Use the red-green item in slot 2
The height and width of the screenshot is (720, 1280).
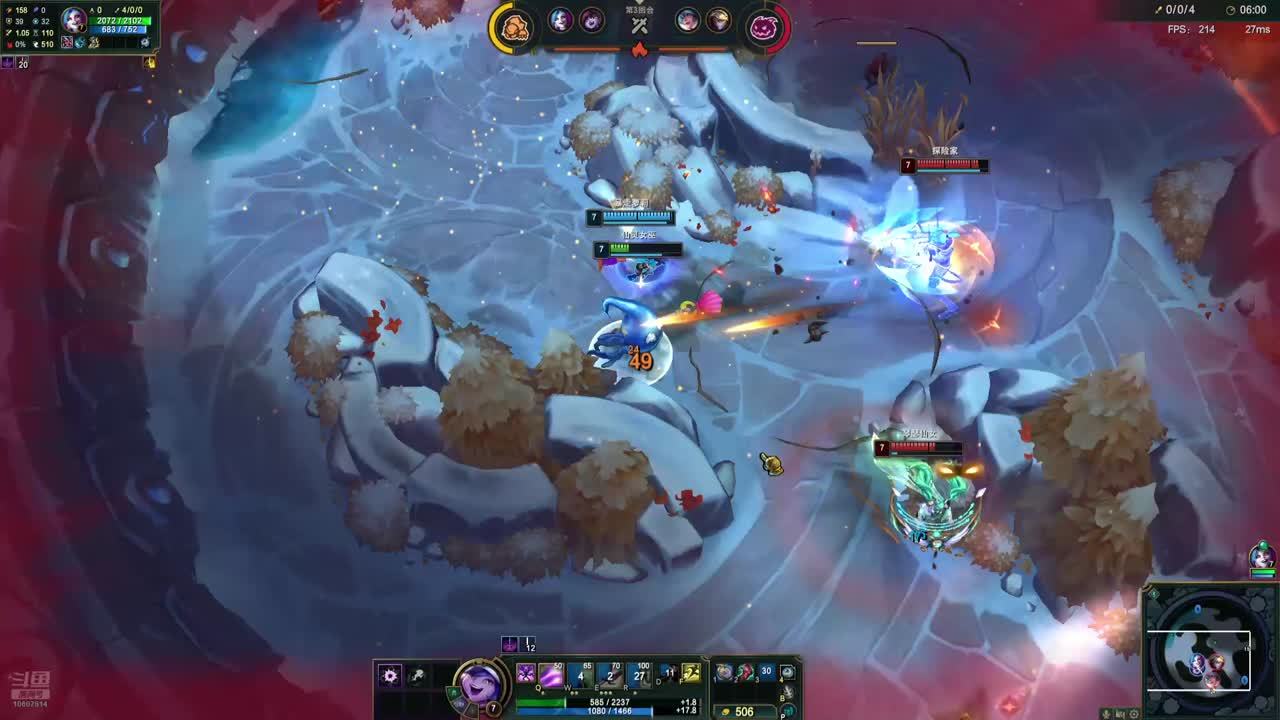click(745, 673)
